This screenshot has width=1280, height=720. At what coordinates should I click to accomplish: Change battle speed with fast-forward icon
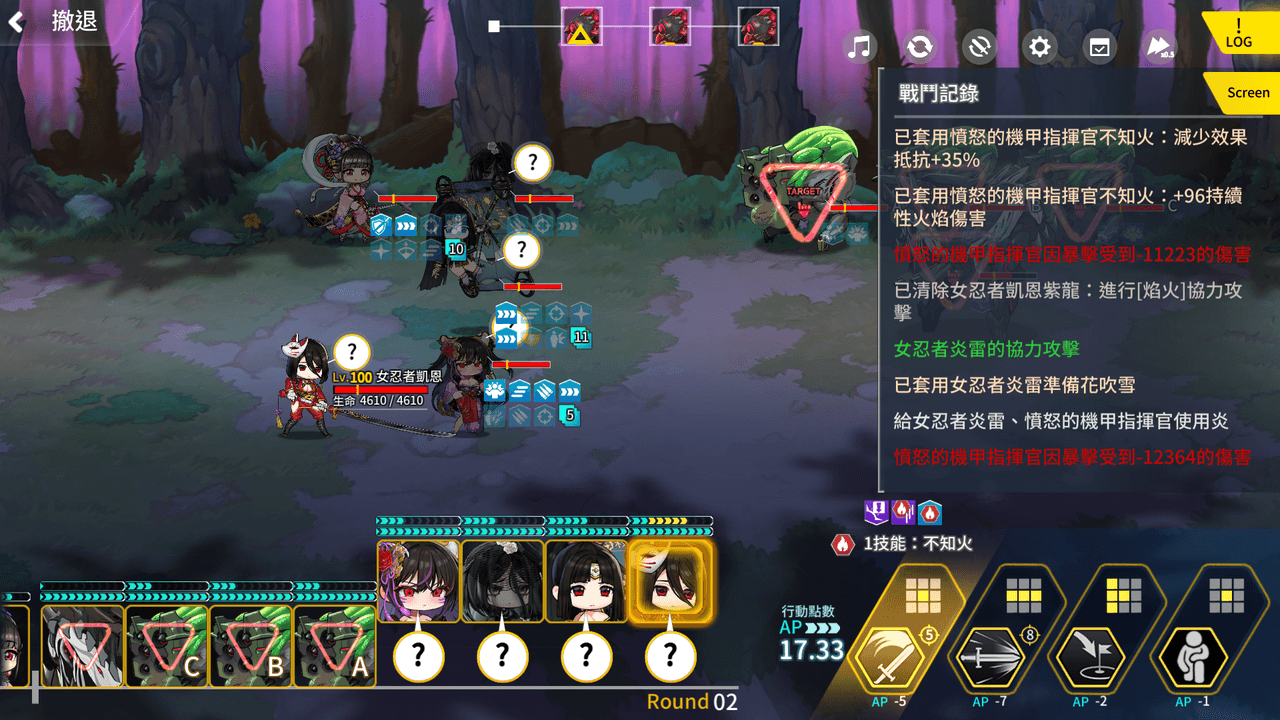(1159, 46)
